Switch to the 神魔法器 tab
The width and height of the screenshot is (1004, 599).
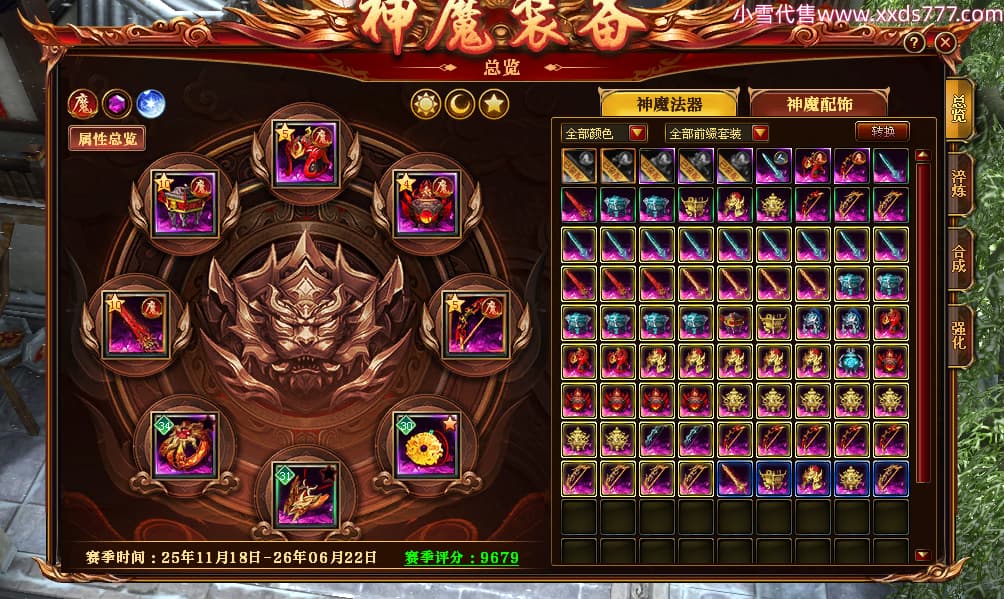(668, 104)
